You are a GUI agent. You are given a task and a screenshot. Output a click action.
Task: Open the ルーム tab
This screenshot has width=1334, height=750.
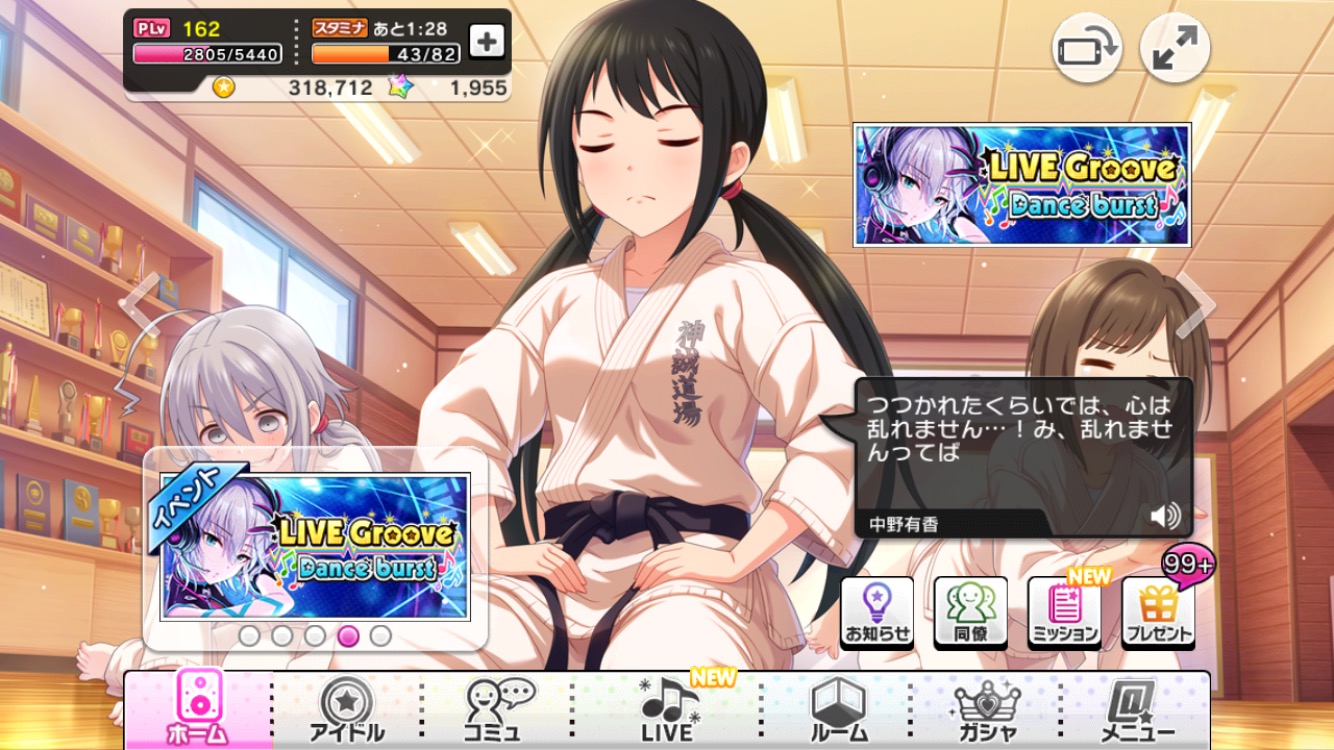[x=838, y=709]
